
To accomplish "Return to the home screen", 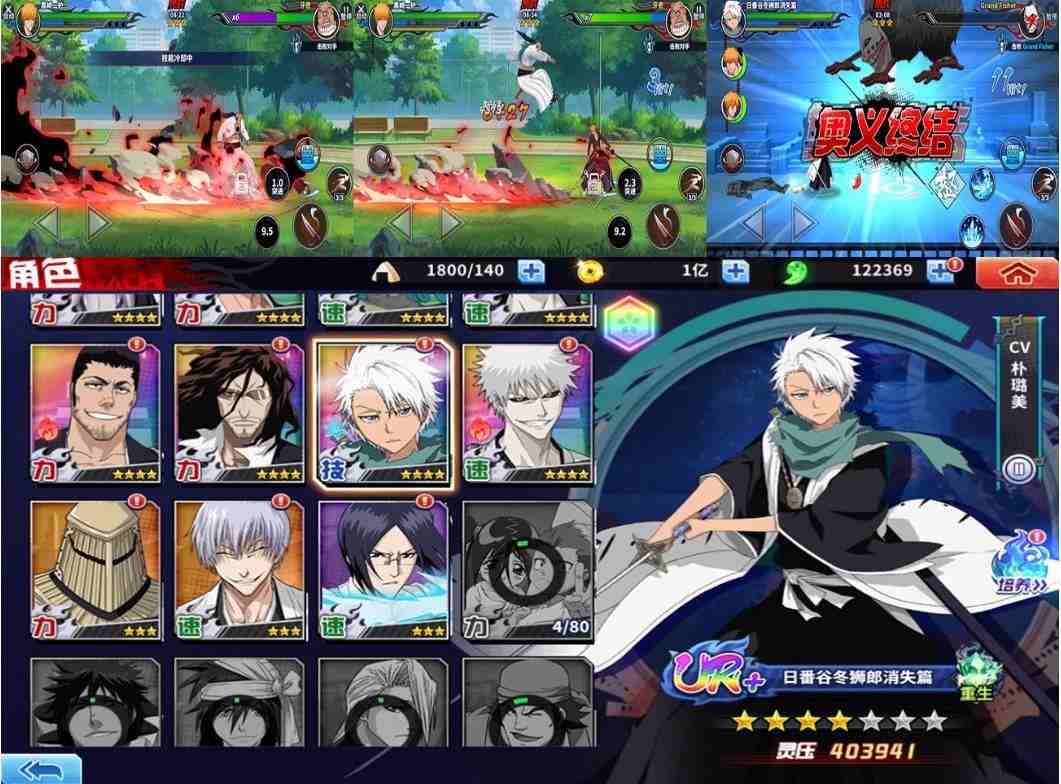I will pos(1016,272).
